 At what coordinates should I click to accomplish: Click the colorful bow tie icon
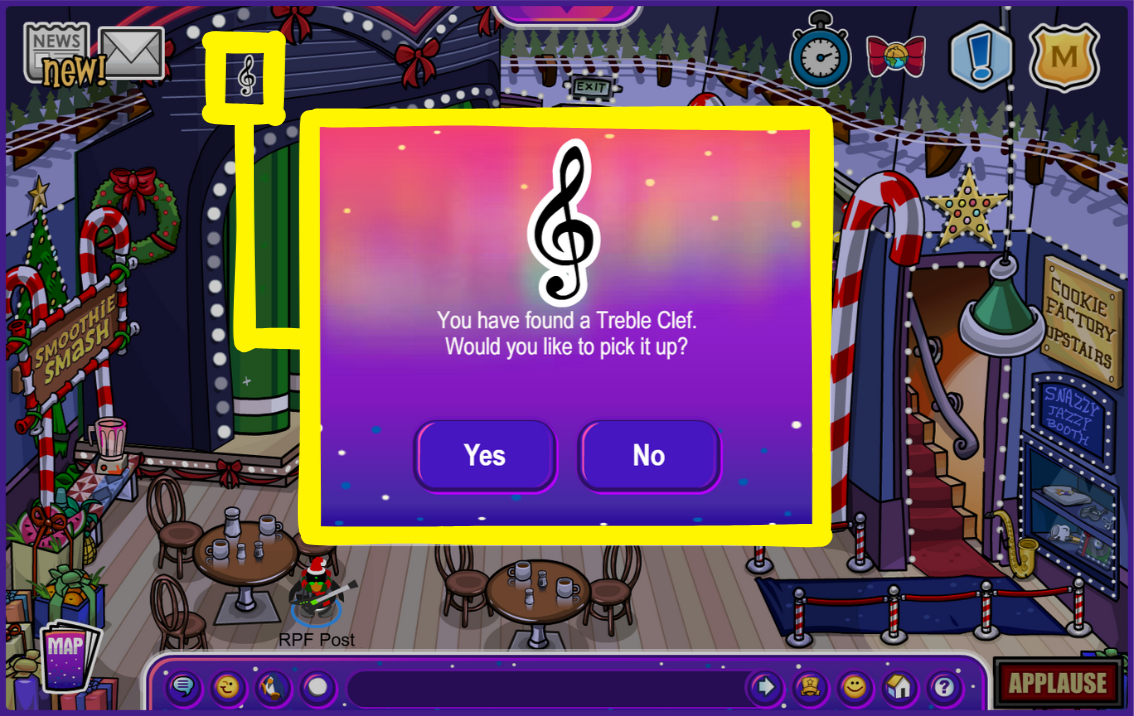[x=895, y=55]
